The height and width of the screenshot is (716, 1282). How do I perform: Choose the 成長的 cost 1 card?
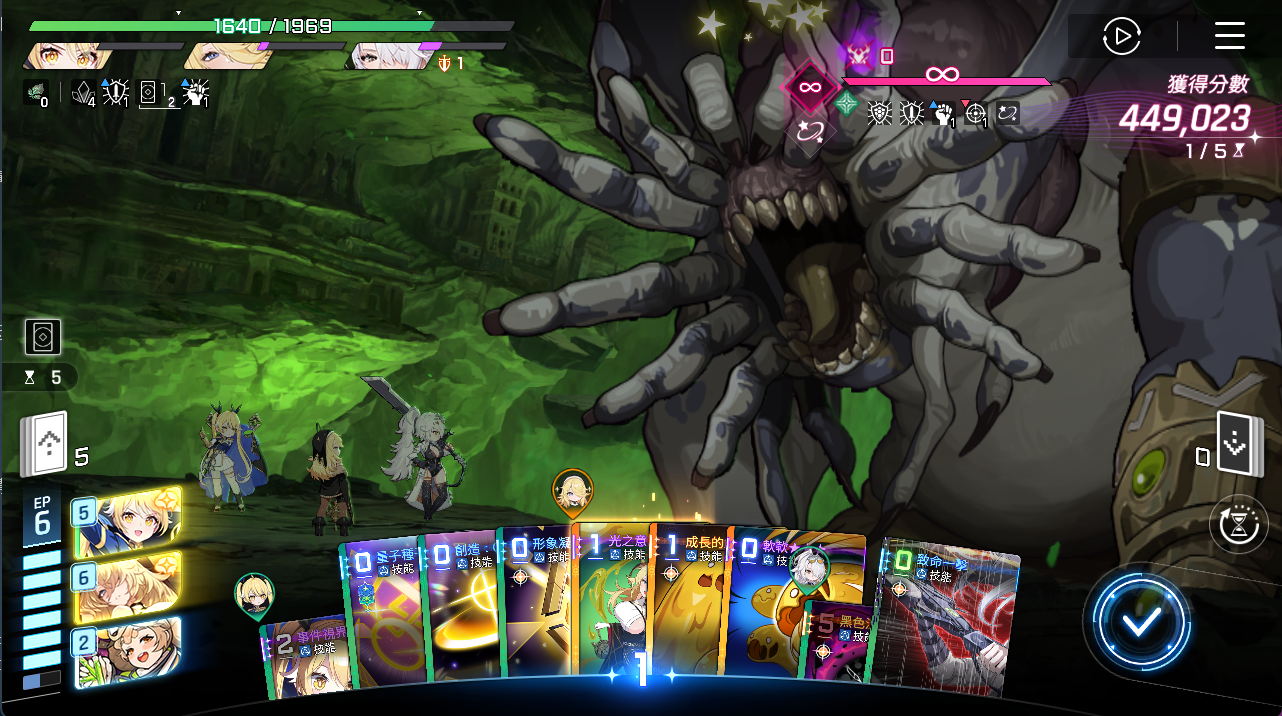pyautogui.click(x=688, y=610)
